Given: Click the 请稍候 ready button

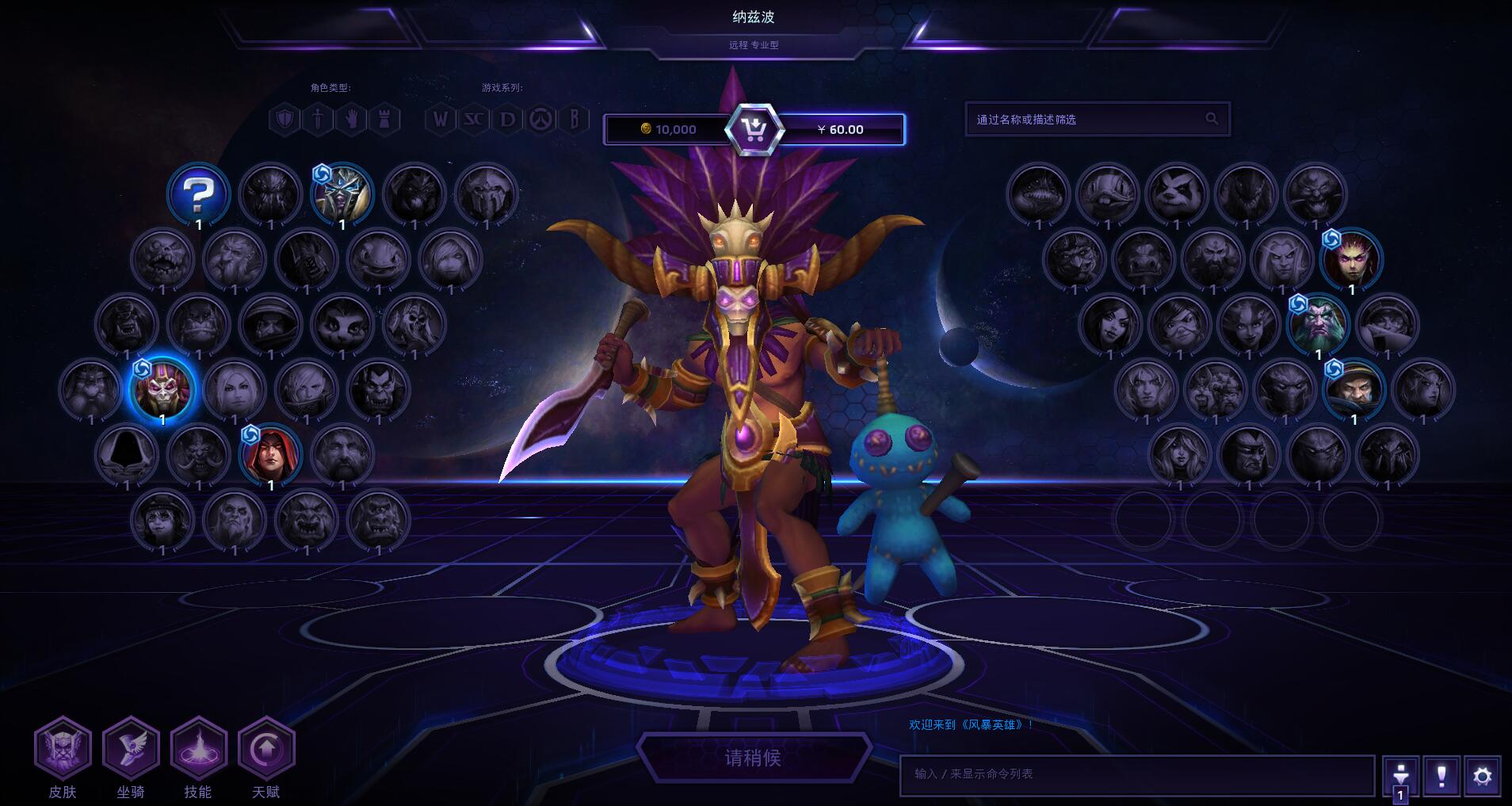Looking at the screenshot, I should click(x=753, y=758).
